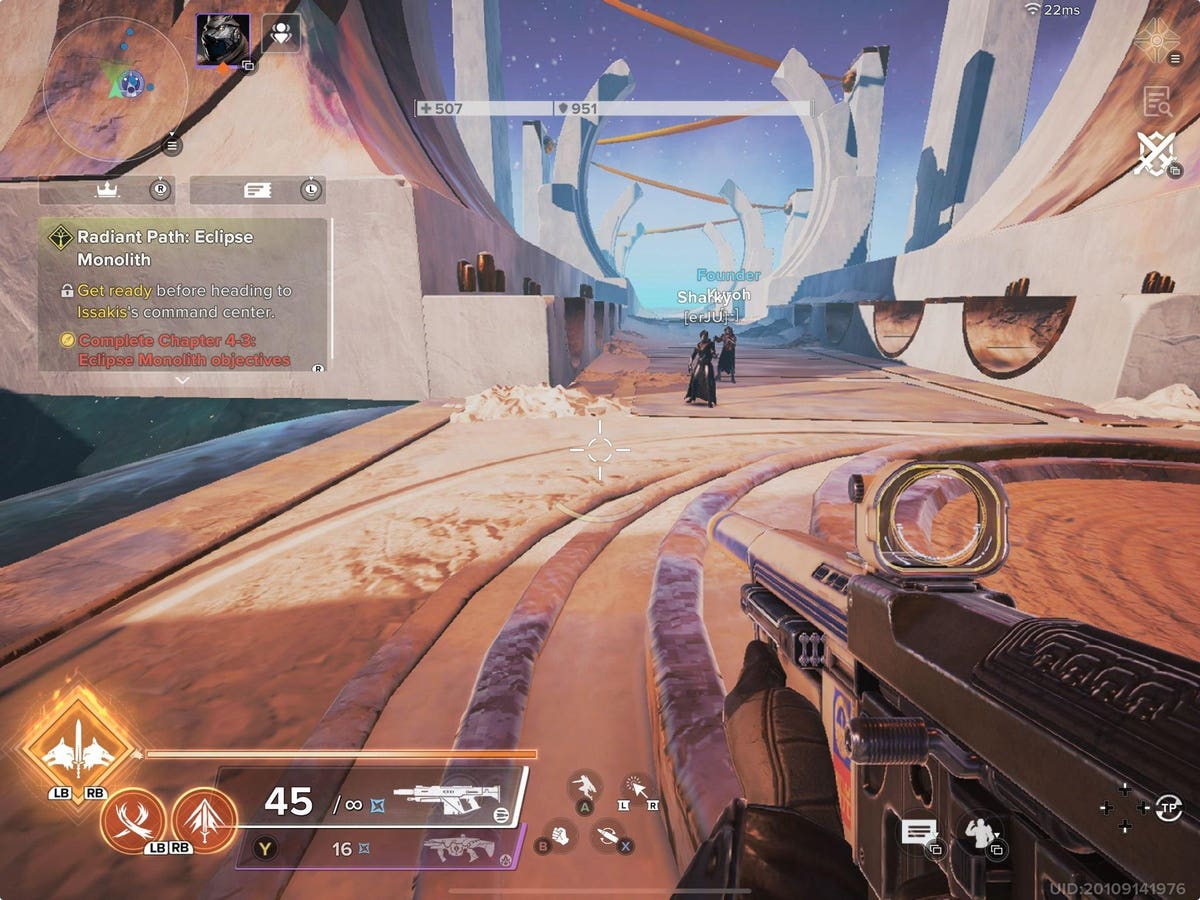Open the main menu emblem icon
The height and width of the screenshot is (900, 1200).
point(1157,40)
